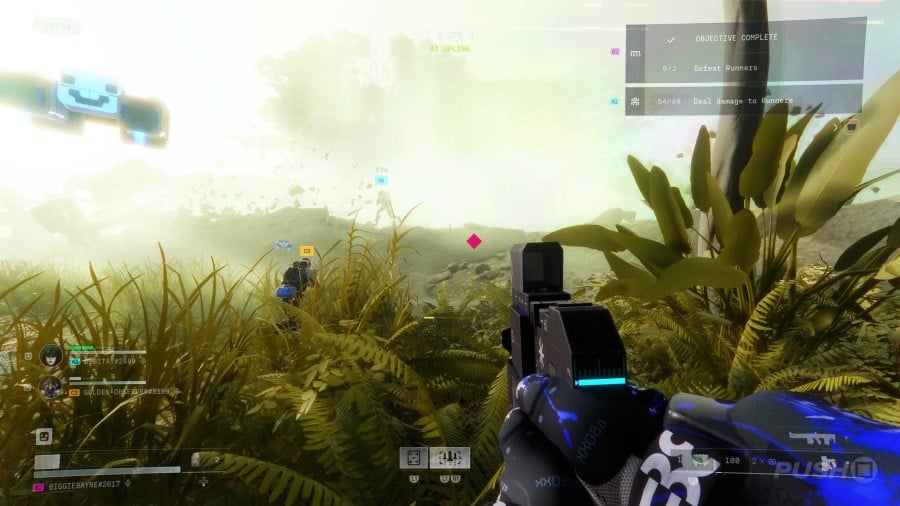Click the smiley face status icon
The height and width of the screenshot is (506, 900).
[x=44, y=436]
